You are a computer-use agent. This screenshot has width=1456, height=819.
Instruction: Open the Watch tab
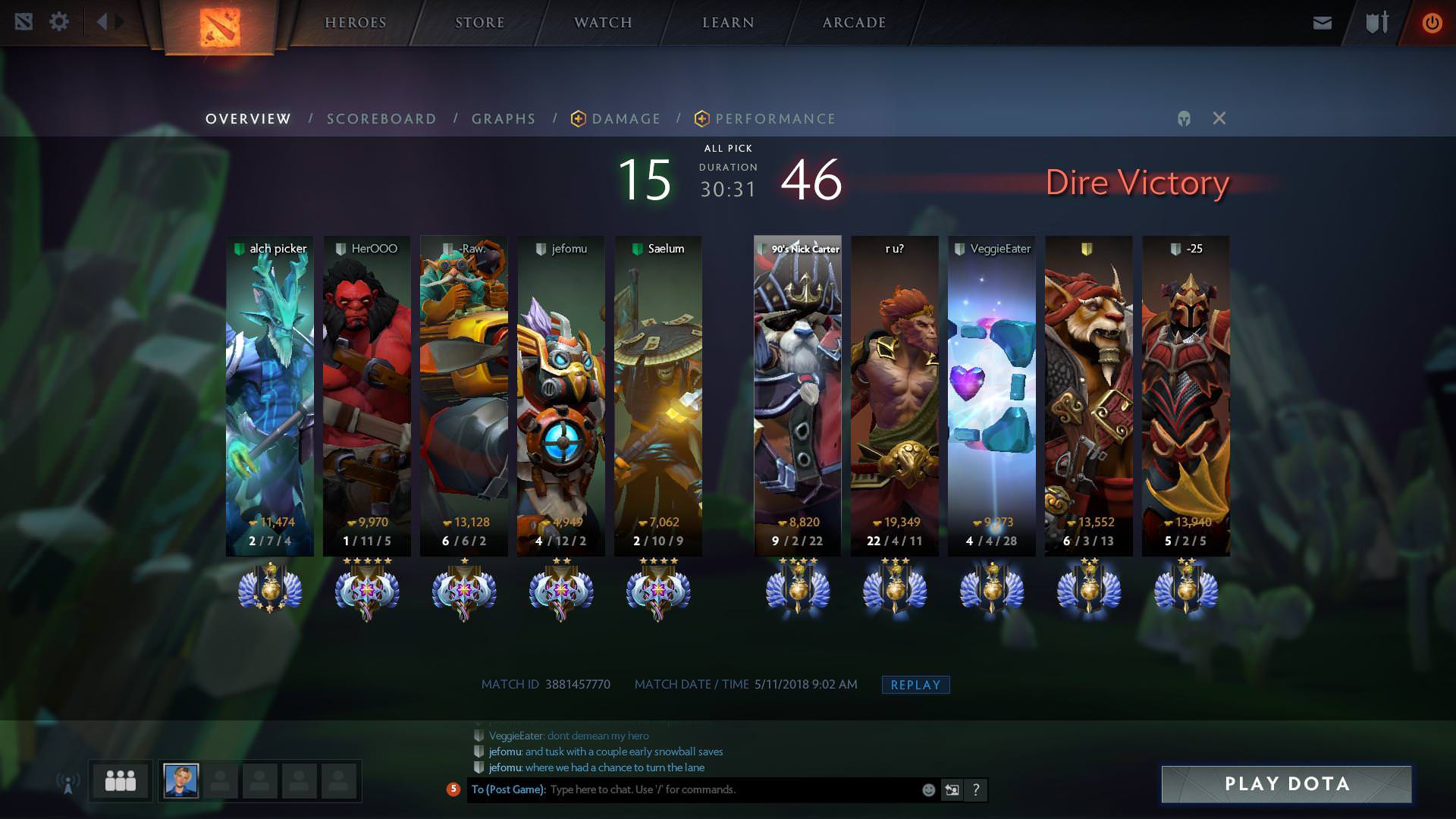pos(603,23)
